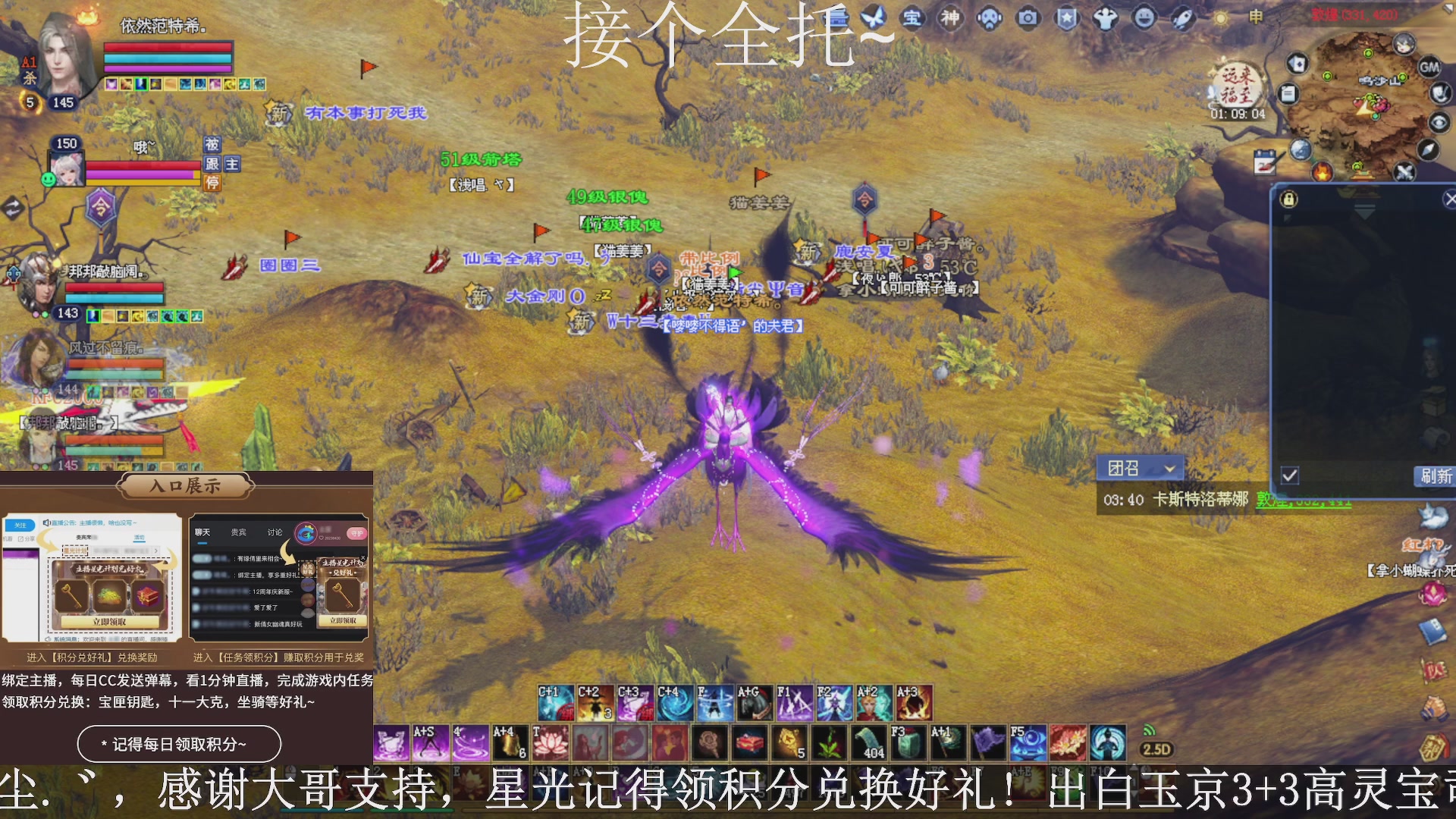Click the compass icon under the minimap
This screenshot has width=1456, height=819.
tap(1430, 150)
